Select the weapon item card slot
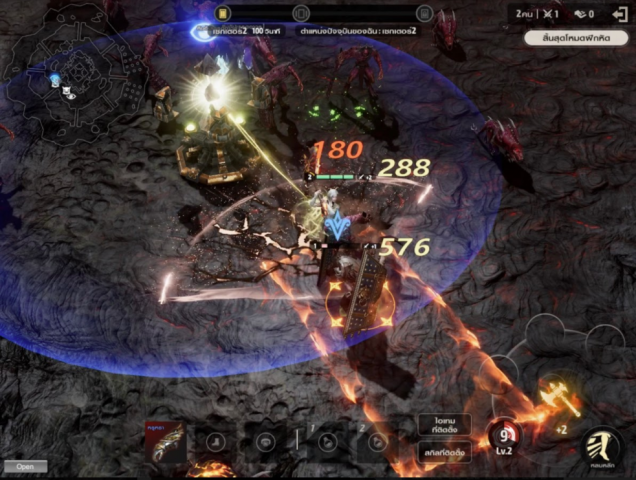636x480 pixels. click(x=165, y=440)
